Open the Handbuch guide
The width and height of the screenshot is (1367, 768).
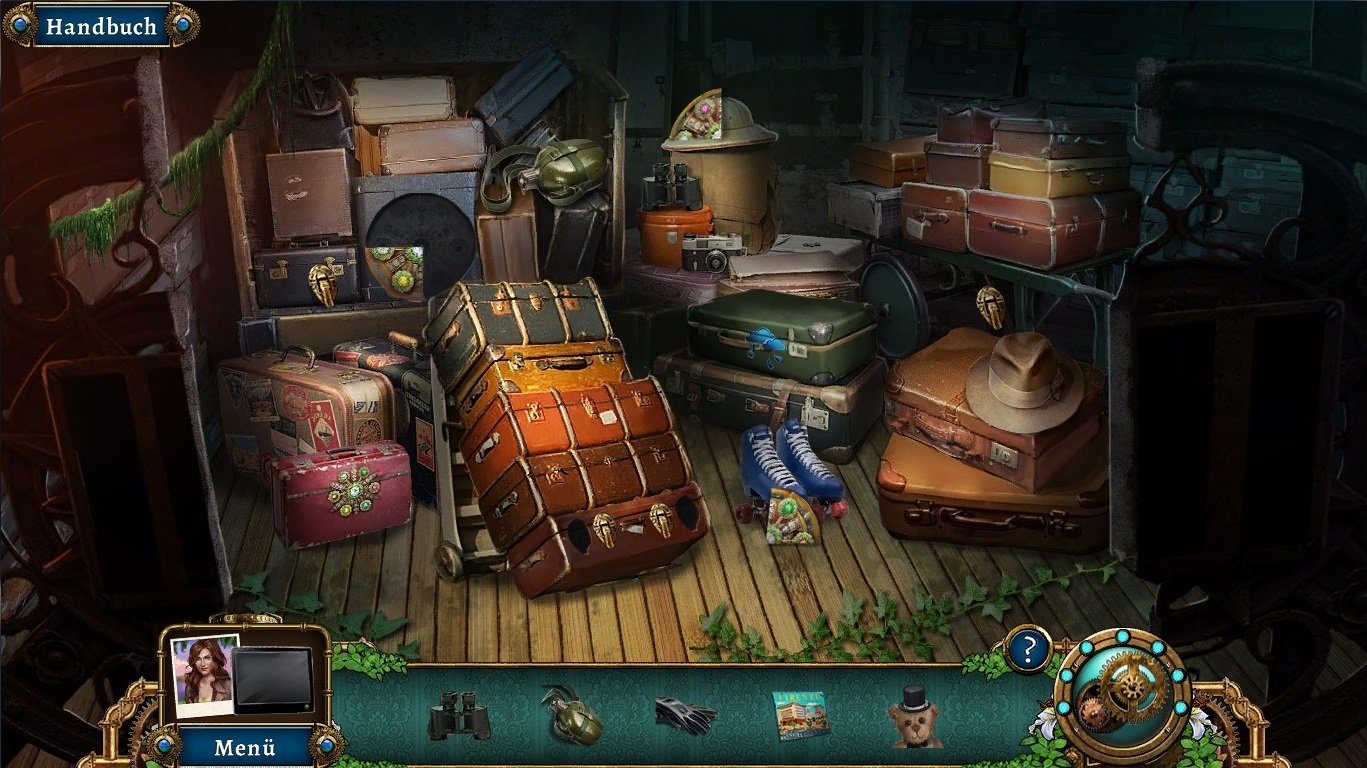[101, 26]
